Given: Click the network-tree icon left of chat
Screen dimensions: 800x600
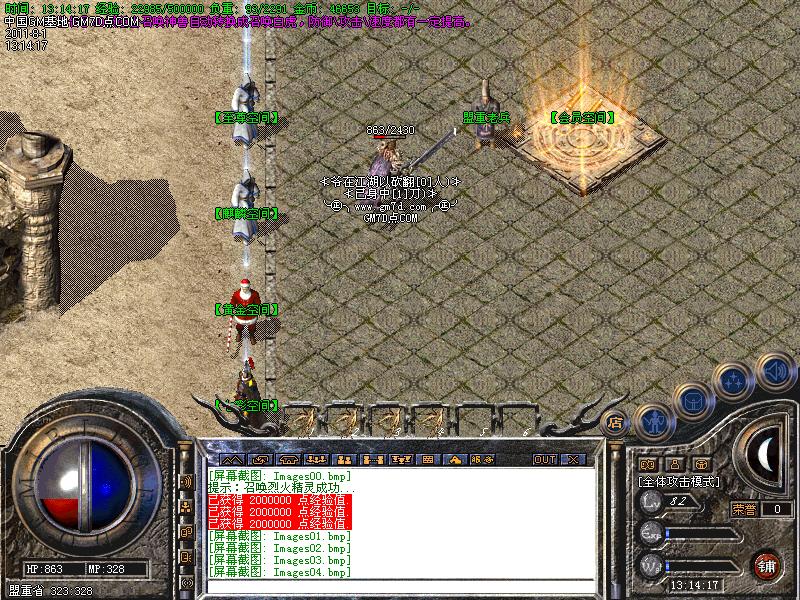Looking at the screenshot, I should click(x=186, y=508).
